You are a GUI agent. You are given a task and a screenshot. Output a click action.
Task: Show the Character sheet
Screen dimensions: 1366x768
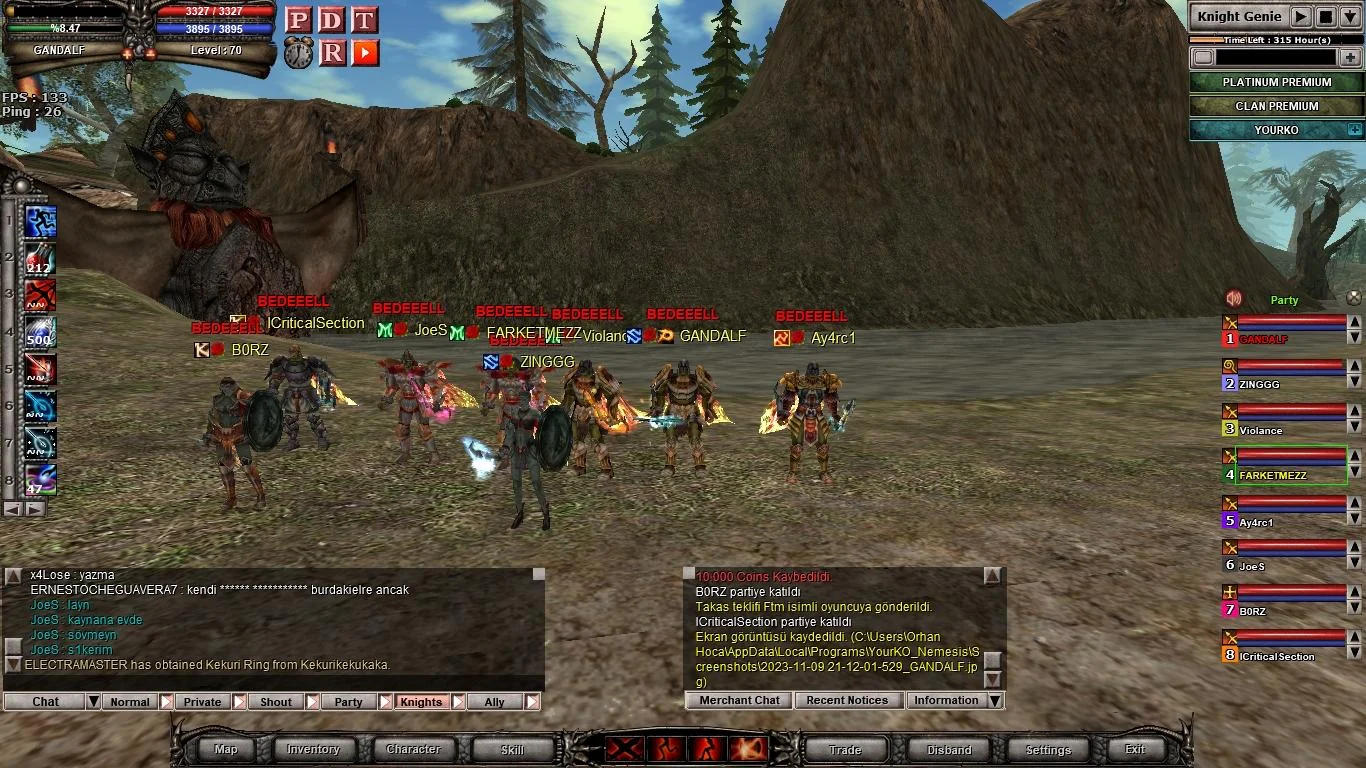point(413,749)
